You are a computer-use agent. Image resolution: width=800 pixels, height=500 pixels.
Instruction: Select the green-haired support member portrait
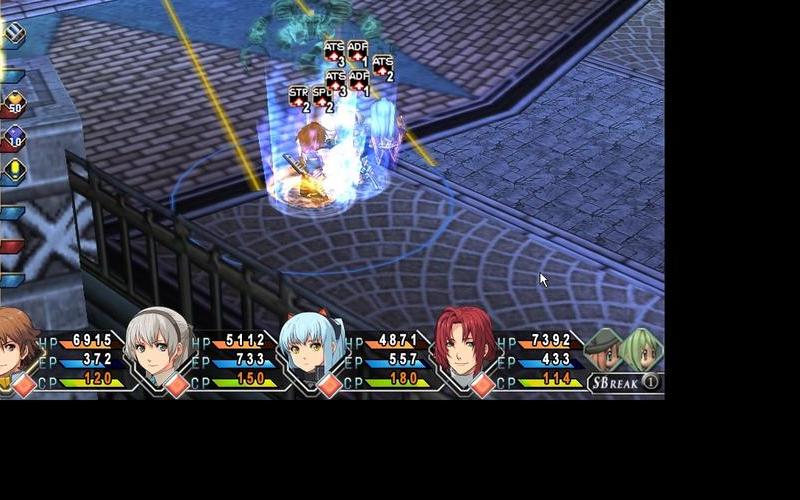coord(640,349)
